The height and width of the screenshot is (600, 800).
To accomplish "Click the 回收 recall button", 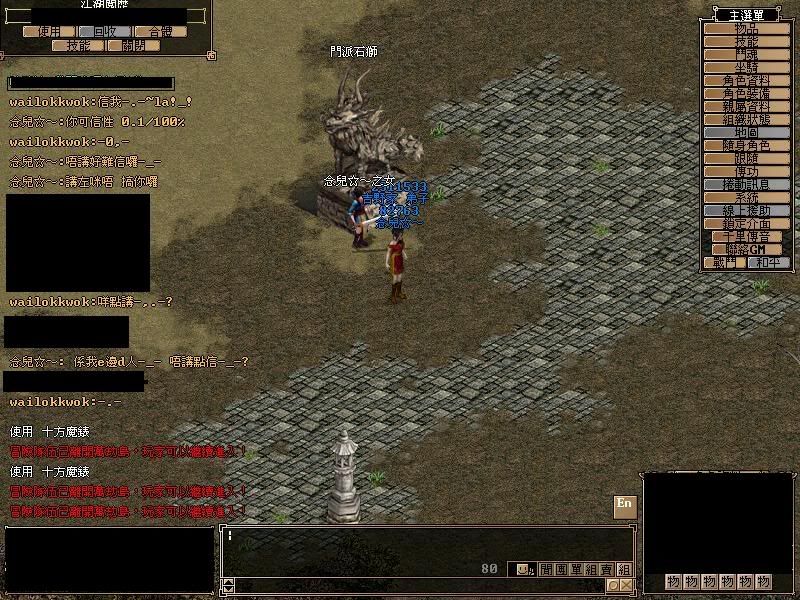I will [105, 31].
